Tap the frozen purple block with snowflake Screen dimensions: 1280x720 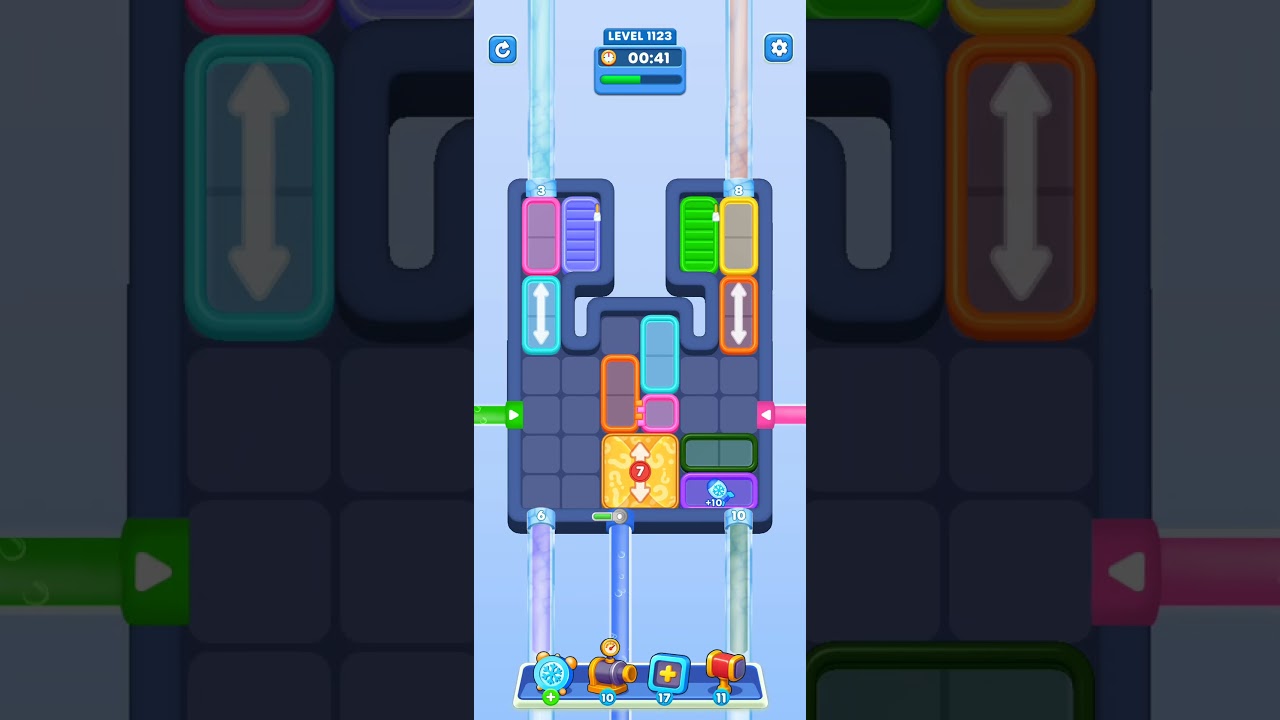(x=719, y=490)
